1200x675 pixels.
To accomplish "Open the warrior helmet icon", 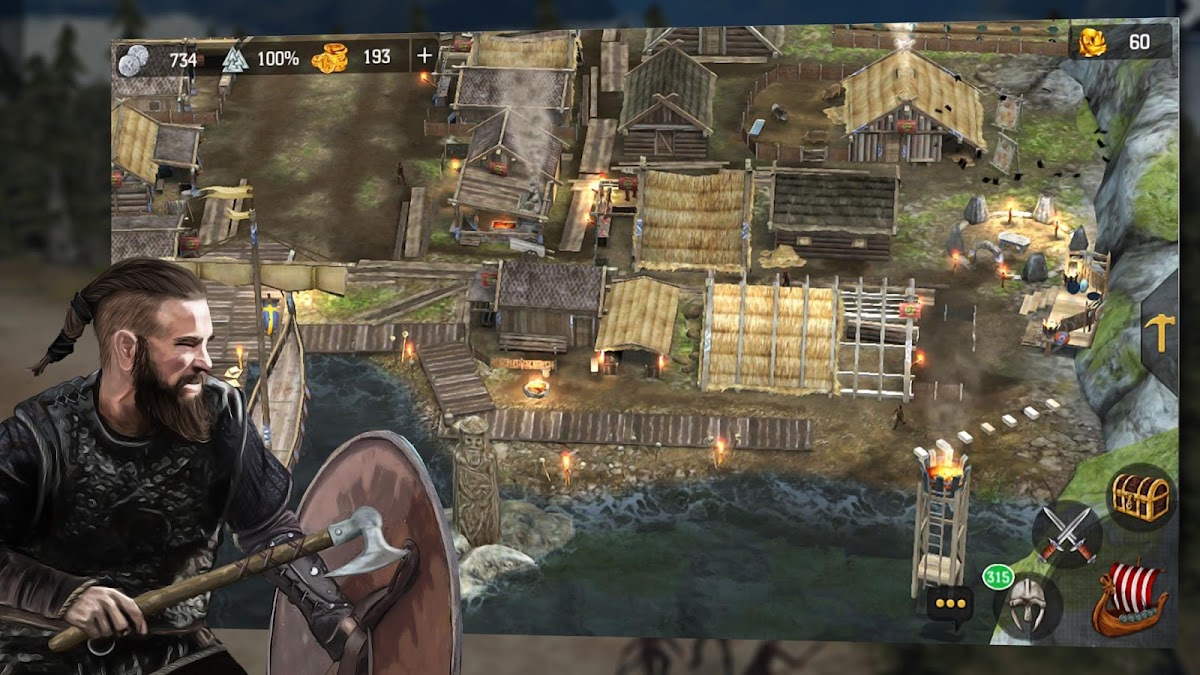I will 1027,605.
